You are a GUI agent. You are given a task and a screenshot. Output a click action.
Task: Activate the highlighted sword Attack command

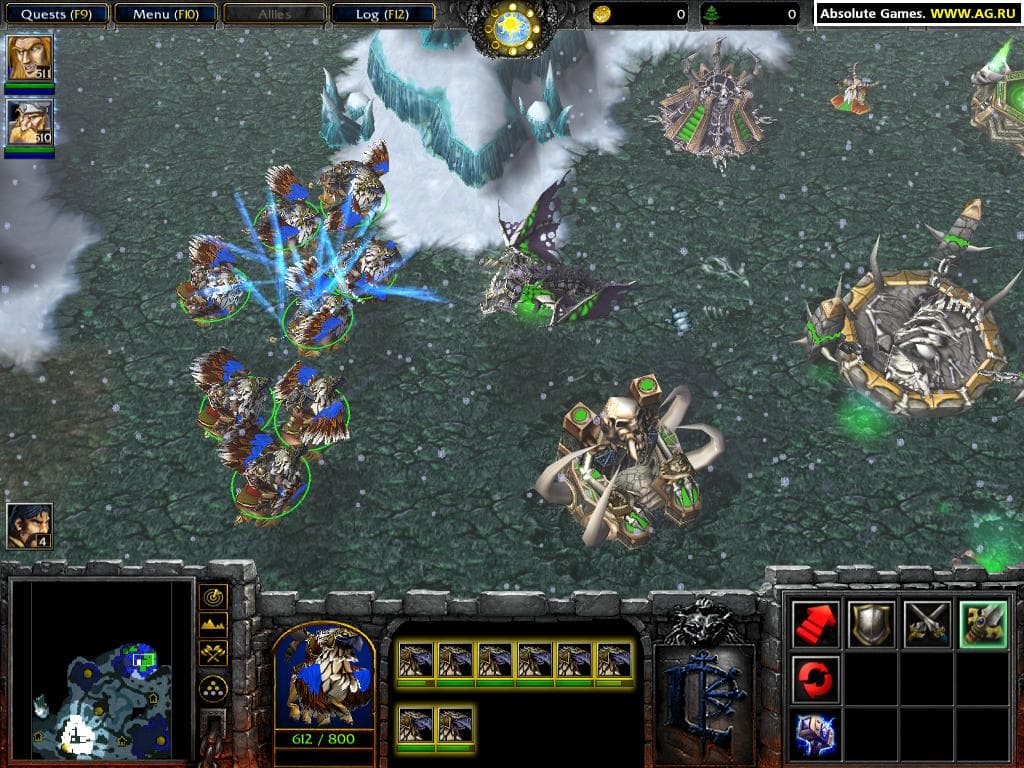982,625
